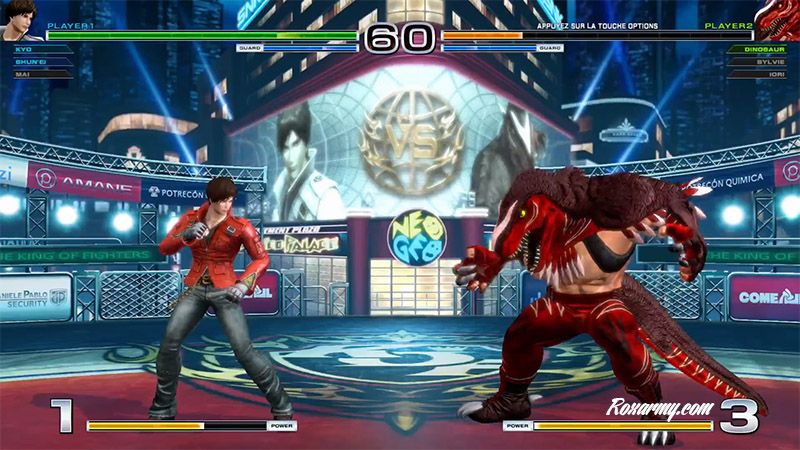Select IORI in Player 2's team list
Image resolution: width=800 pixels, height=450 pixels.
[x=777, y=73]
